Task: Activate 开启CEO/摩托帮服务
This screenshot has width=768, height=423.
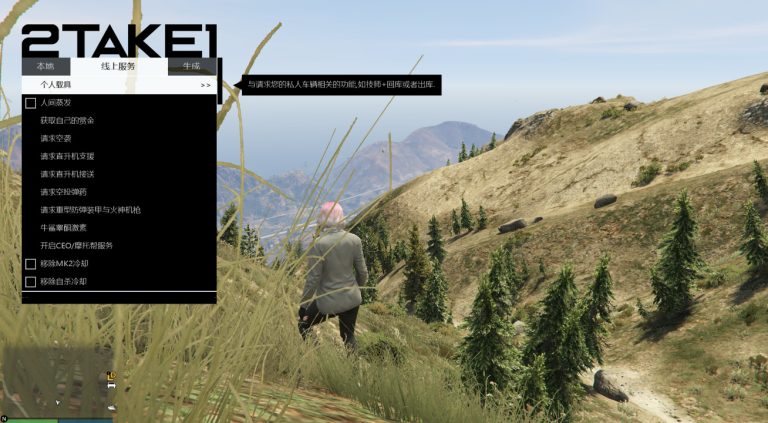Action: [x=77, y=246]
